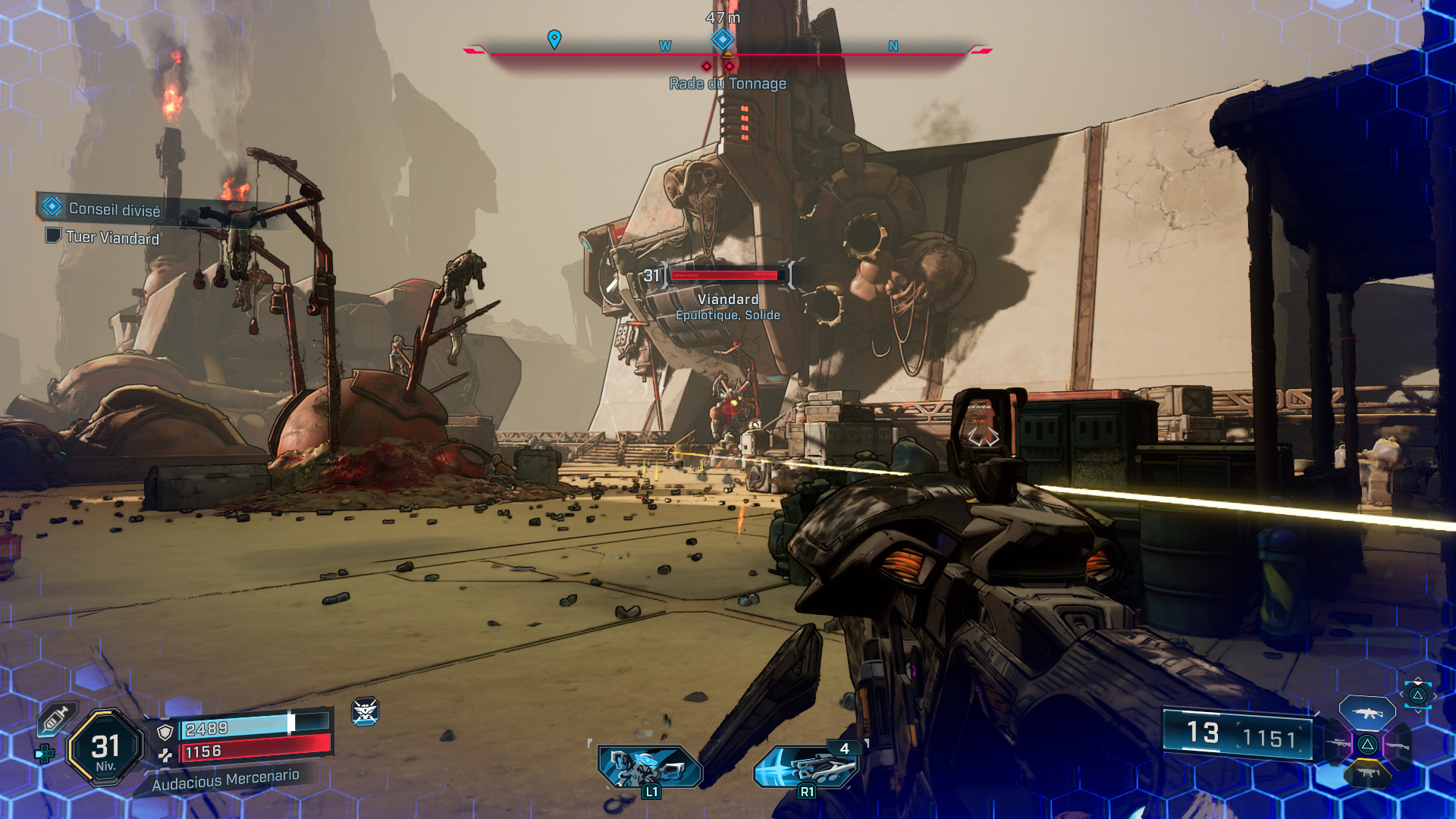Select the blue waypoint pin on the compass
Viewport: 1456px width, 819px height.
point(554,39)
